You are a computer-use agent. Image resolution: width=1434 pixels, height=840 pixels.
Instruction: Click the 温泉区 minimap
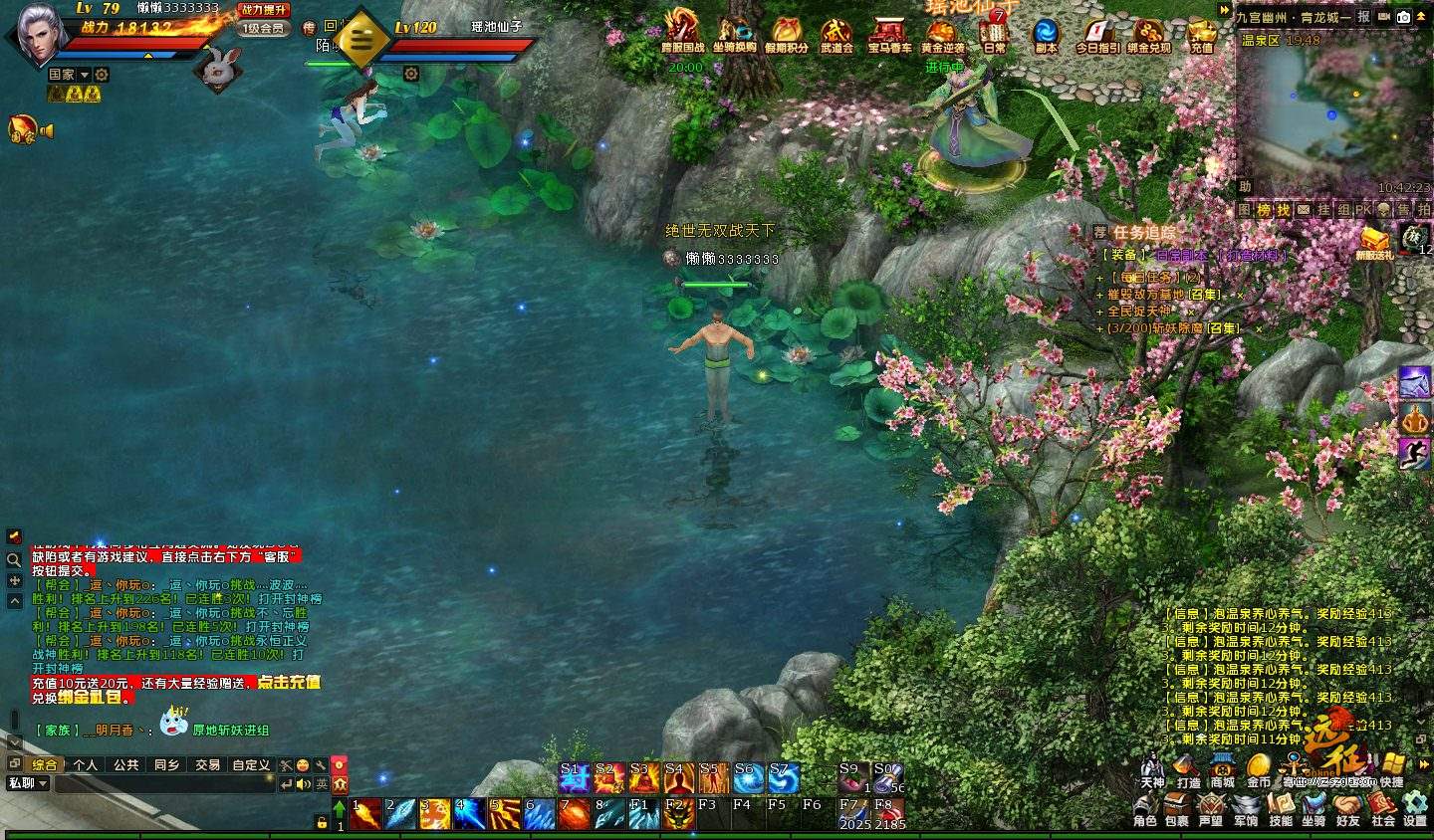(x=1332, y=114)
